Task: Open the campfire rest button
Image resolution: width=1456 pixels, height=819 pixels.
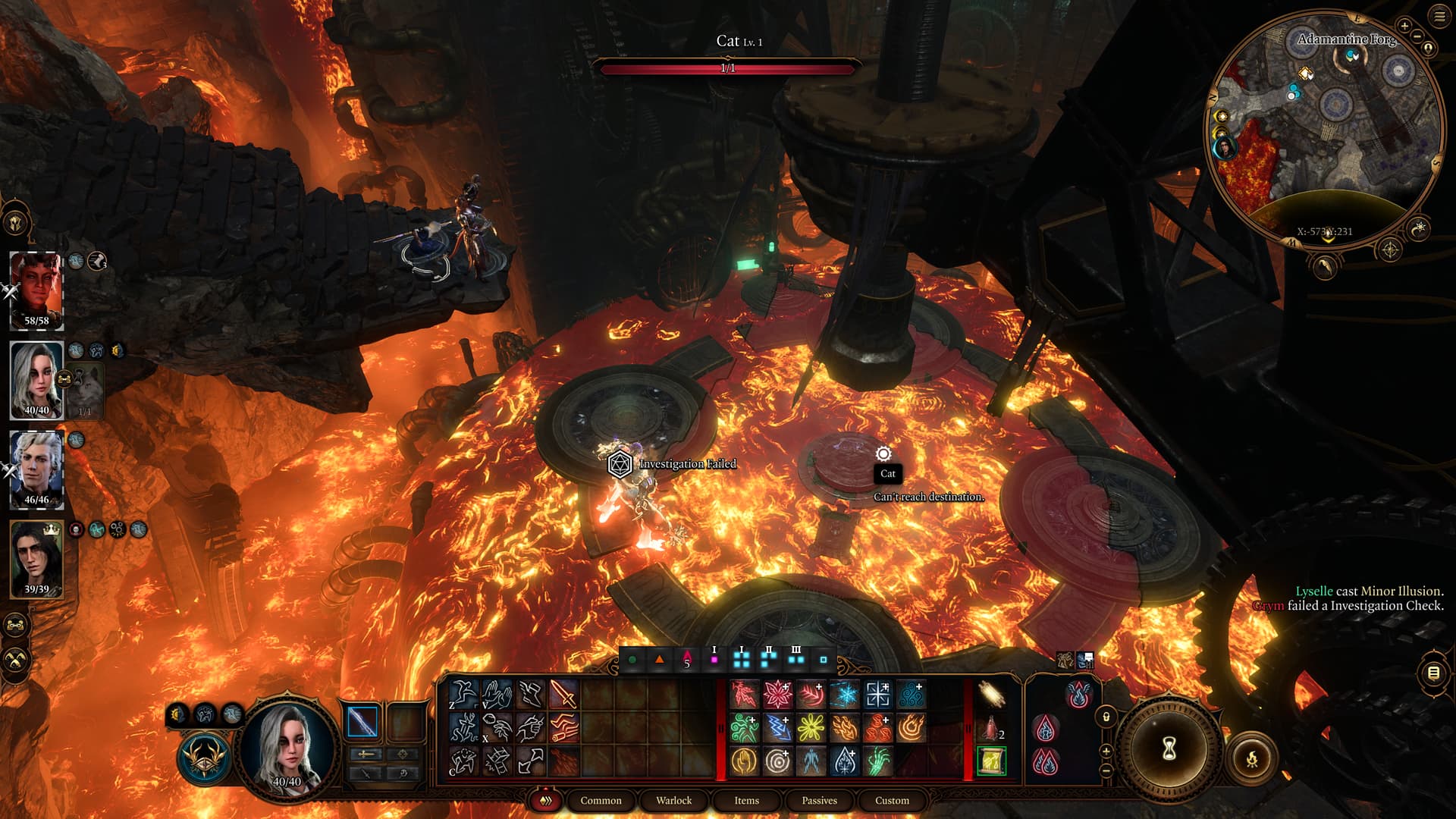Action: (1252, 758)
